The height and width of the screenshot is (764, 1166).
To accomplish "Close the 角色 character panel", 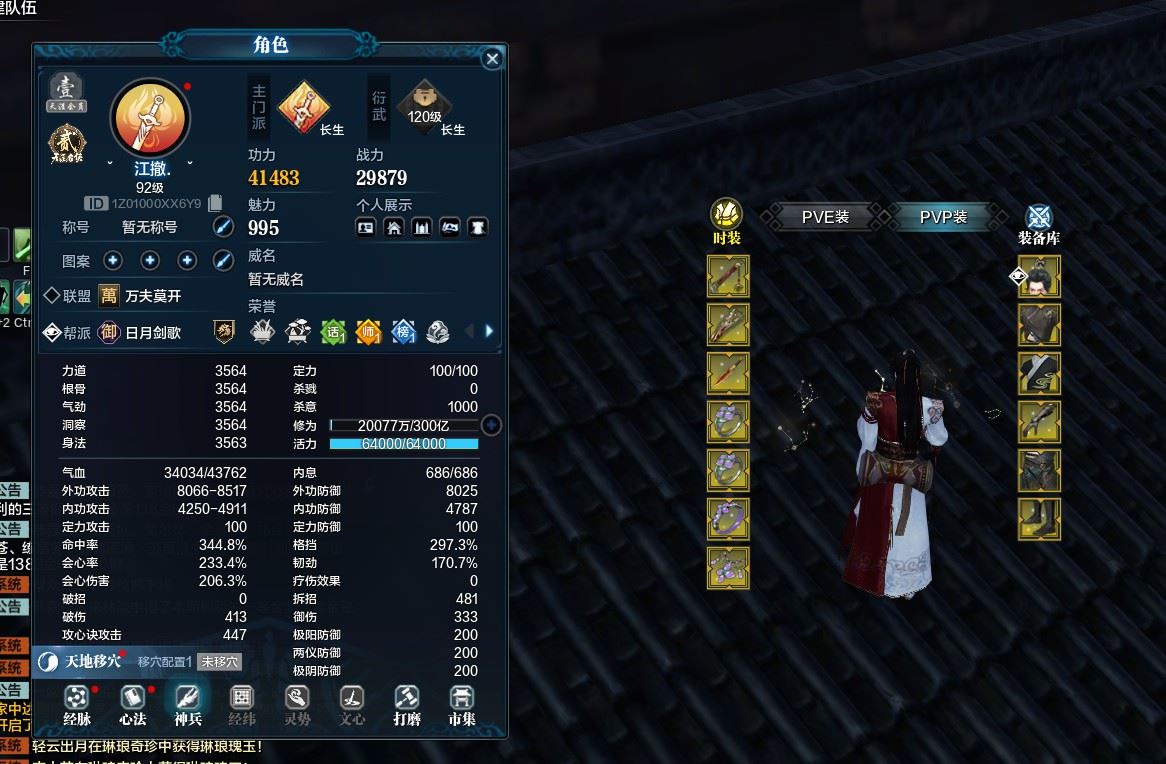I will click(x=492, y=59).
